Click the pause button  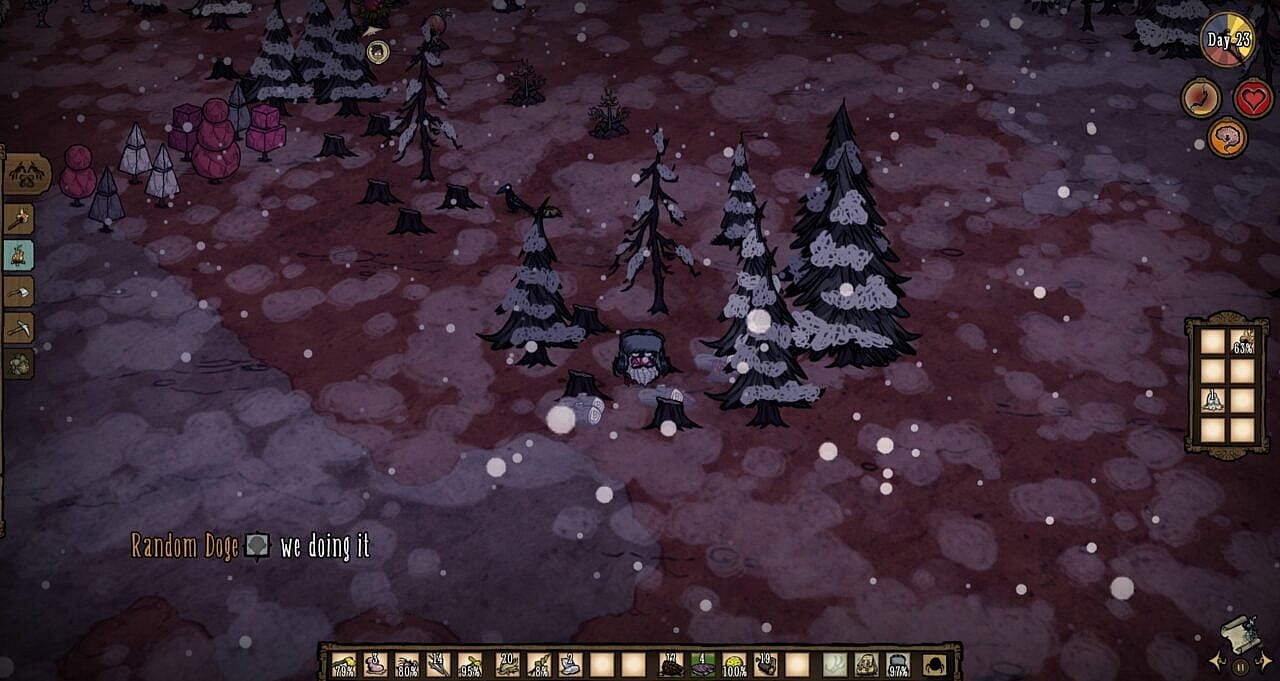1240,666
